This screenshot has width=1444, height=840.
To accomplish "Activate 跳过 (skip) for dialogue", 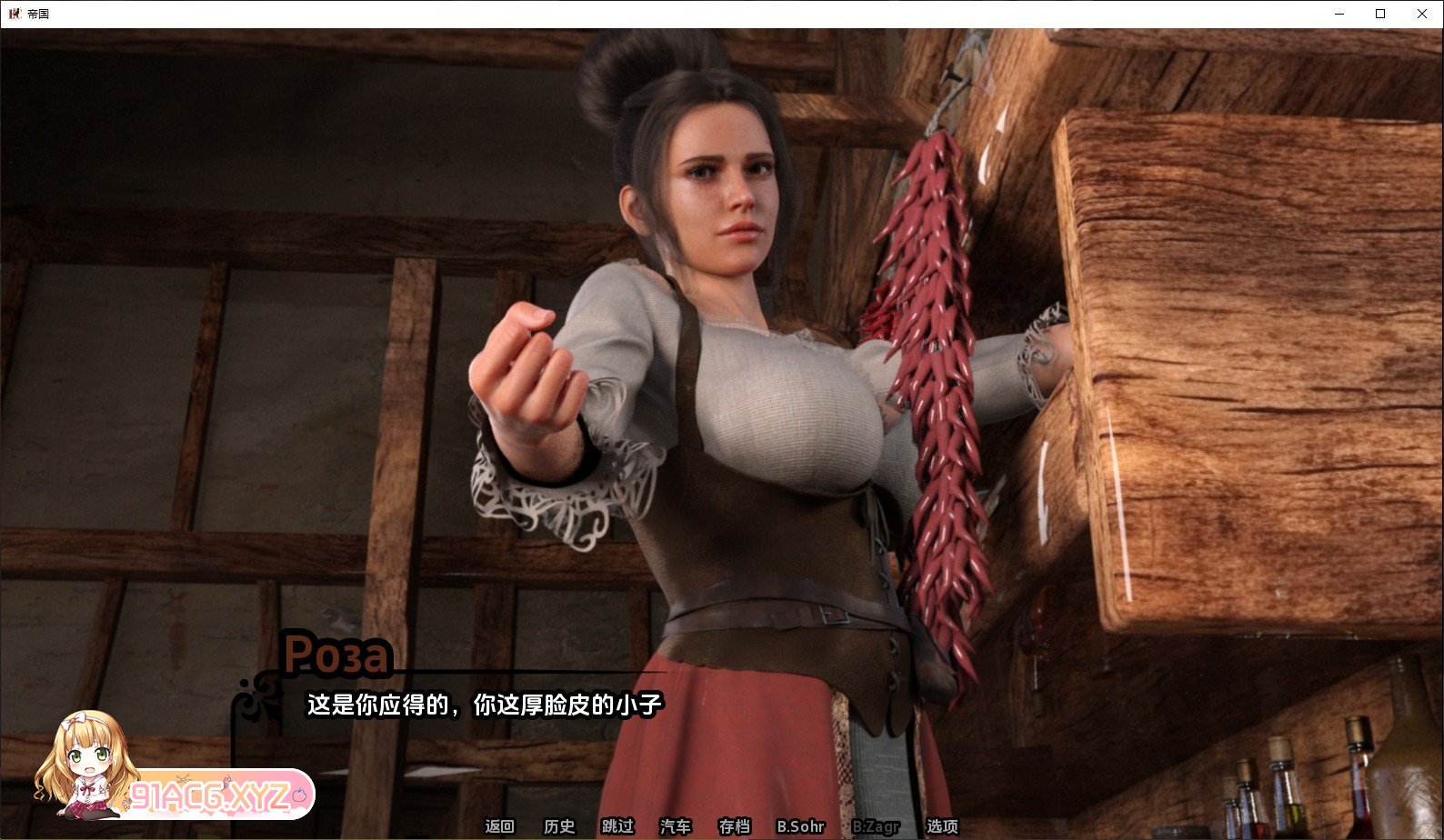I will (617, 826).
